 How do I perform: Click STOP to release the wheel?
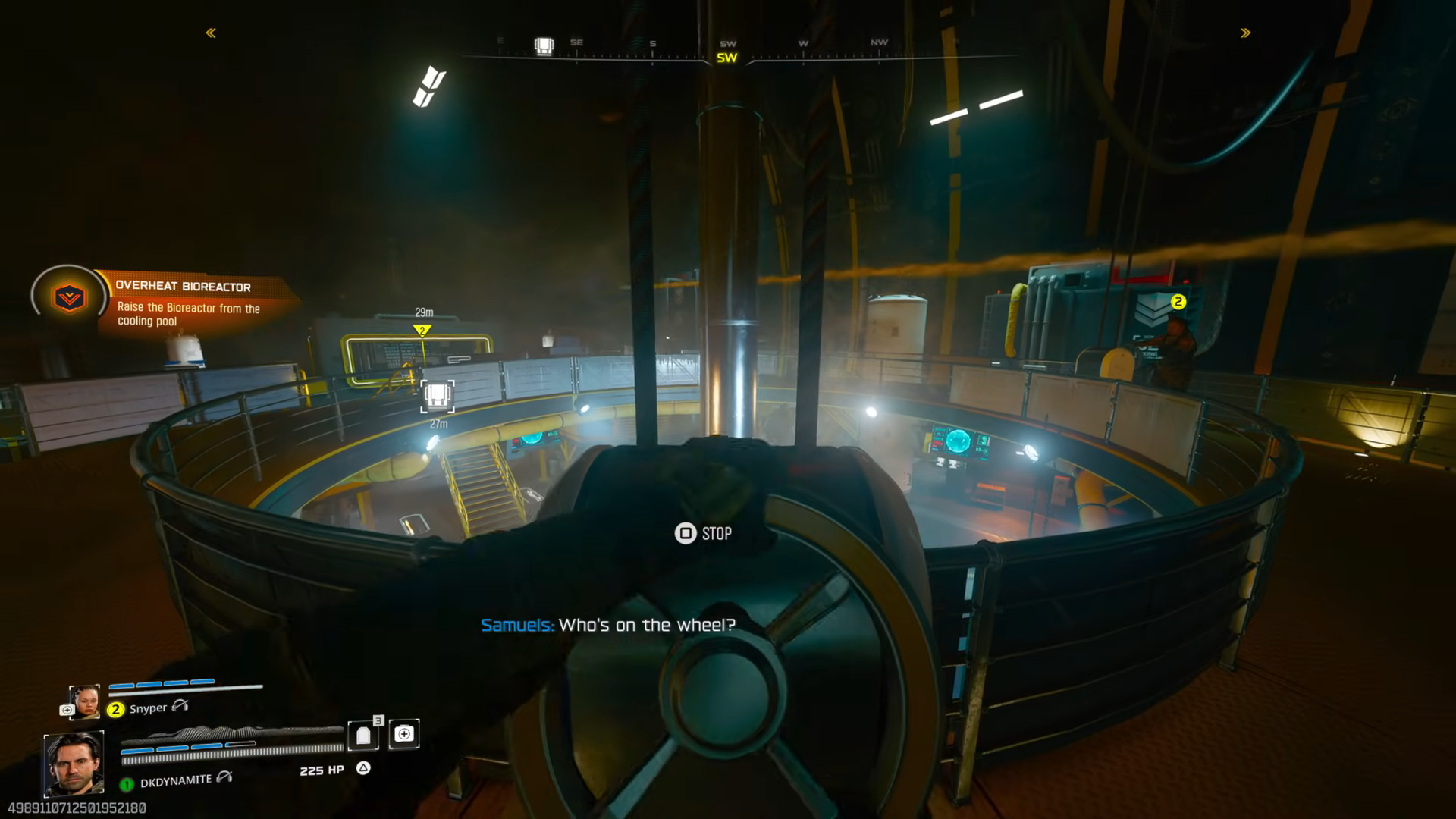tap(717, 534)
